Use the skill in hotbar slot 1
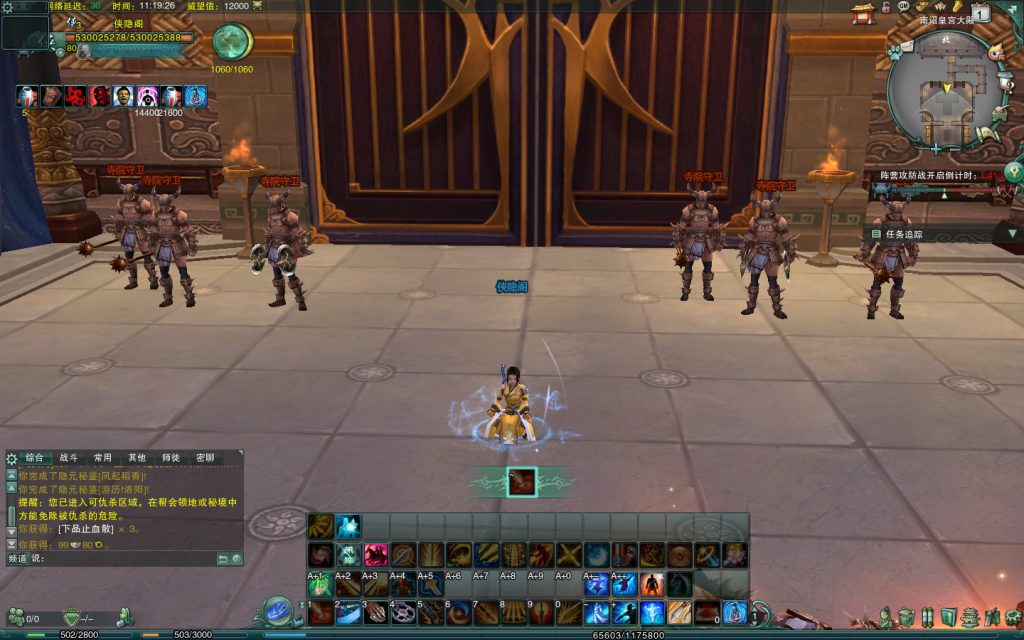 [x=321, y=612]
